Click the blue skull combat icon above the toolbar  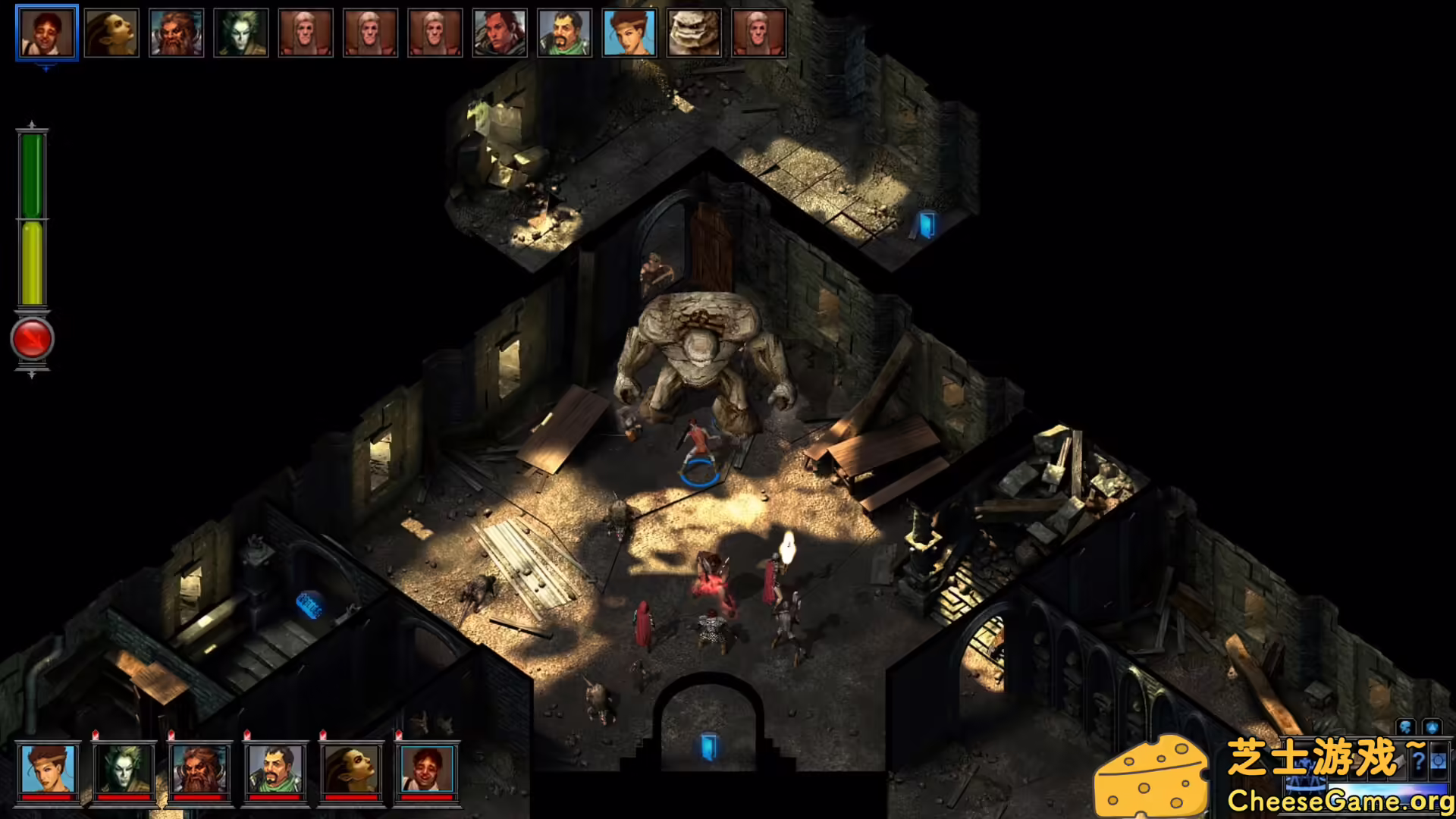click(1406, 726)
